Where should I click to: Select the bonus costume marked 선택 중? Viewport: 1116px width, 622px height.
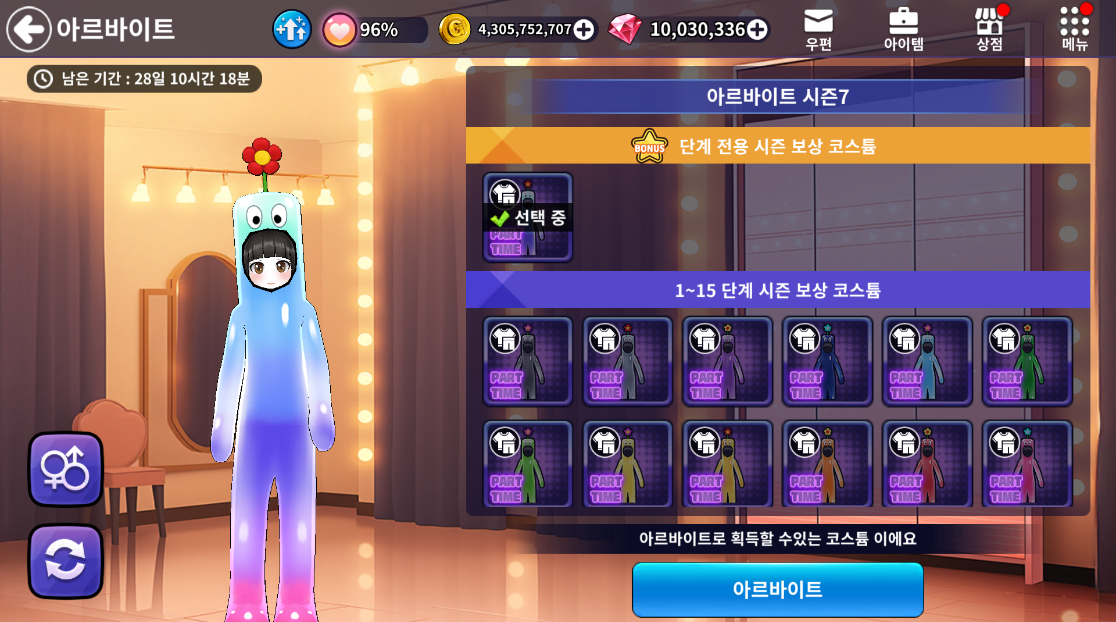(528, 217)
